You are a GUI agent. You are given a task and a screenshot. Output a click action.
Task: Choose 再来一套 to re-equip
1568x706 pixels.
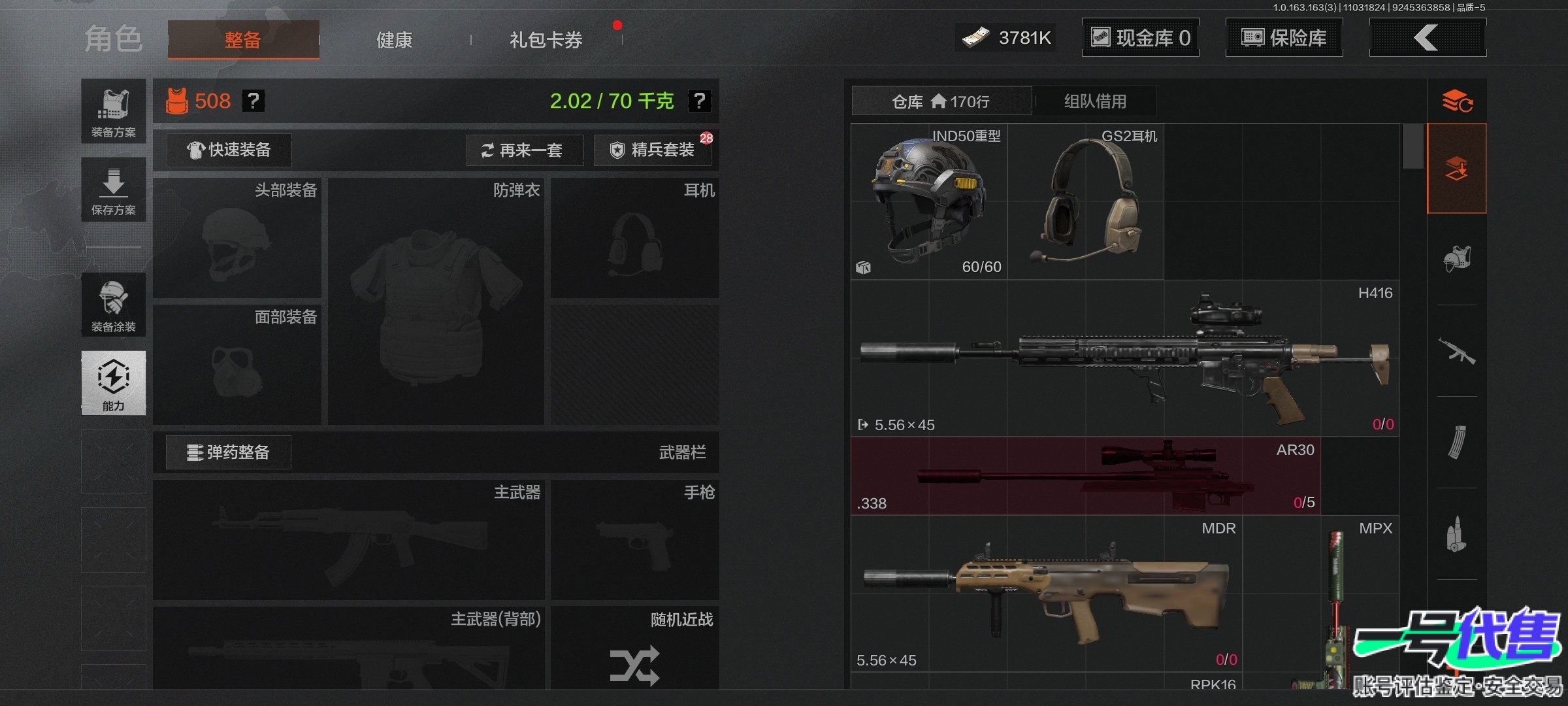[x=524, y=150]
